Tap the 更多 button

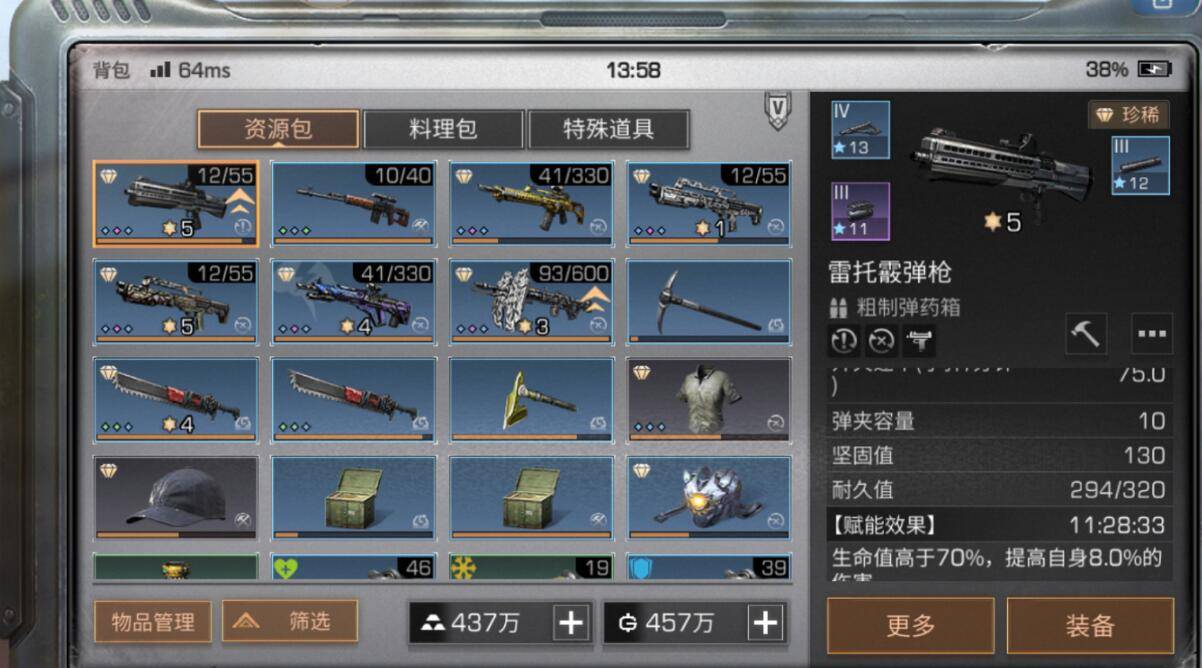[910, 626]
